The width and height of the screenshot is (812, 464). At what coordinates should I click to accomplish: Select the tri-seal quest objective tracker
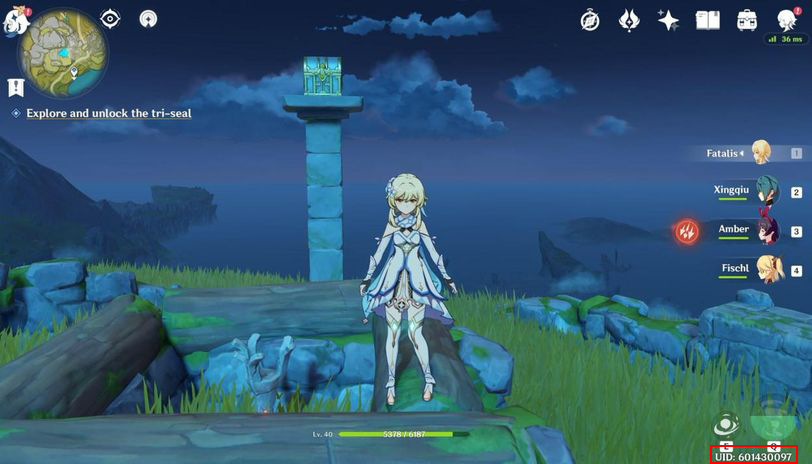click(108, 114)
